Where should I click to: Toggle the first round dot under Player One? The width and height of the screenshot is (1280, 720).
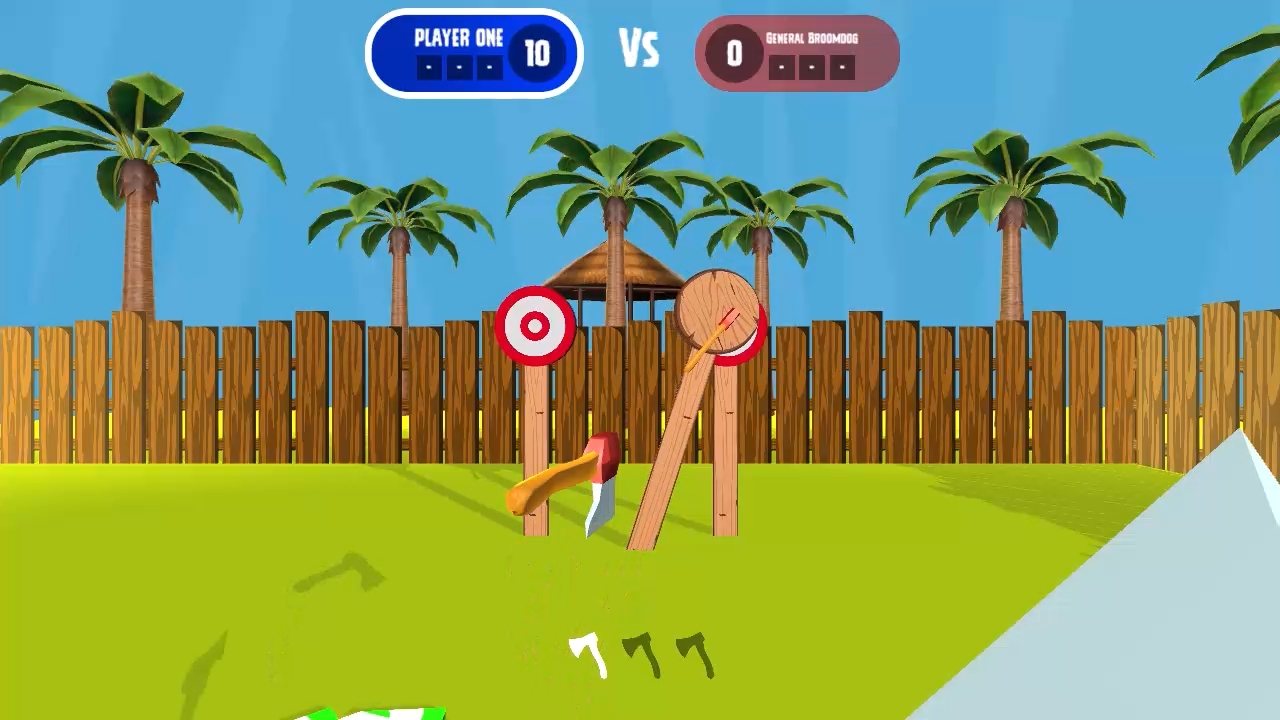point(429,67)
